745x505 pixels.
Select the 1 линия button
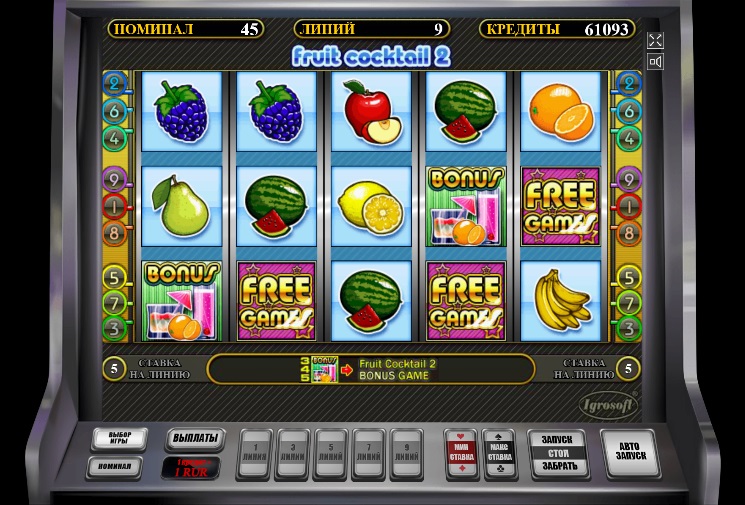(x=255, y=455)
